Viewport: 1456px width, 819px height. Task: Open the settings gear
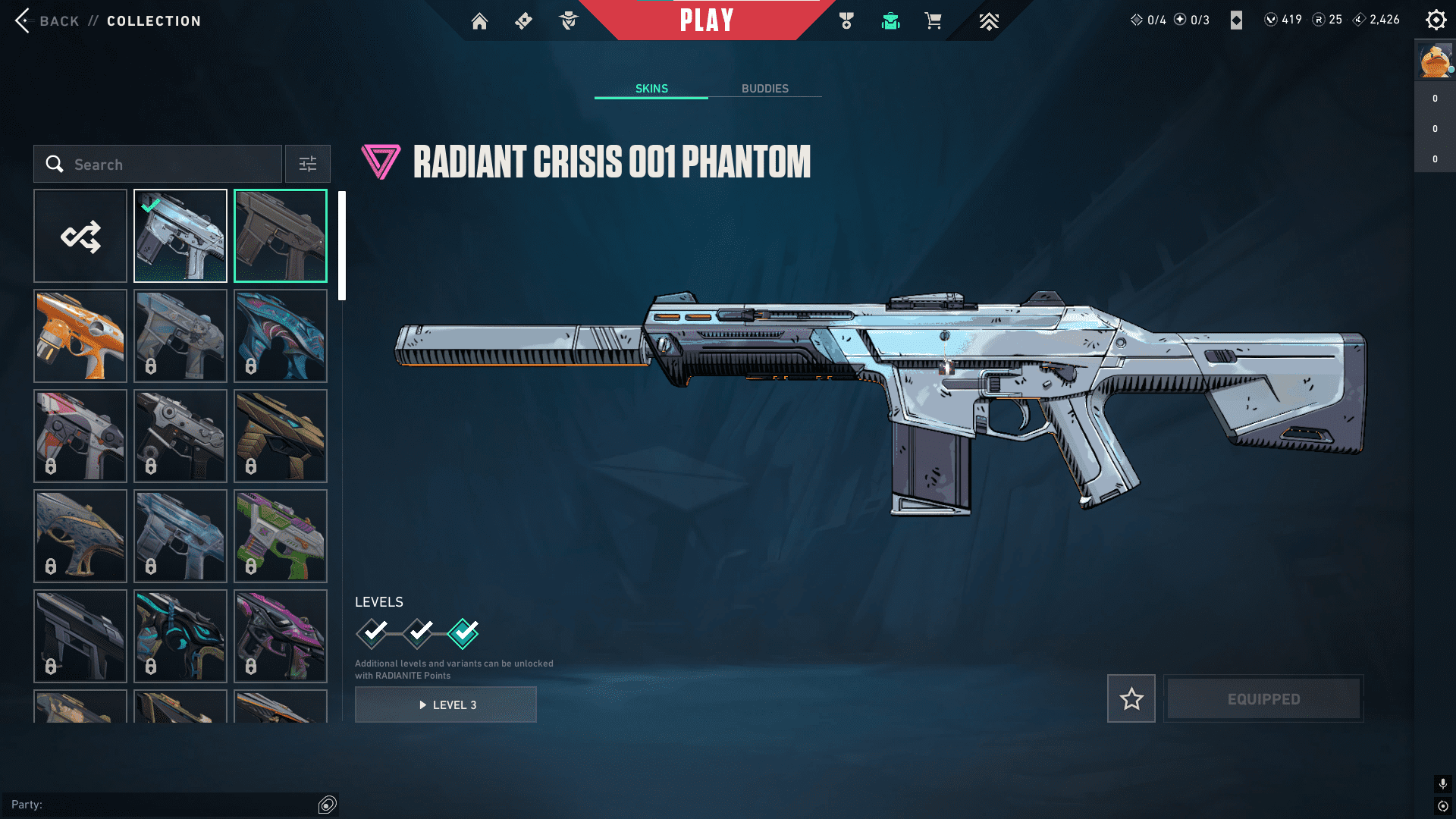[x=1436, y=20]
